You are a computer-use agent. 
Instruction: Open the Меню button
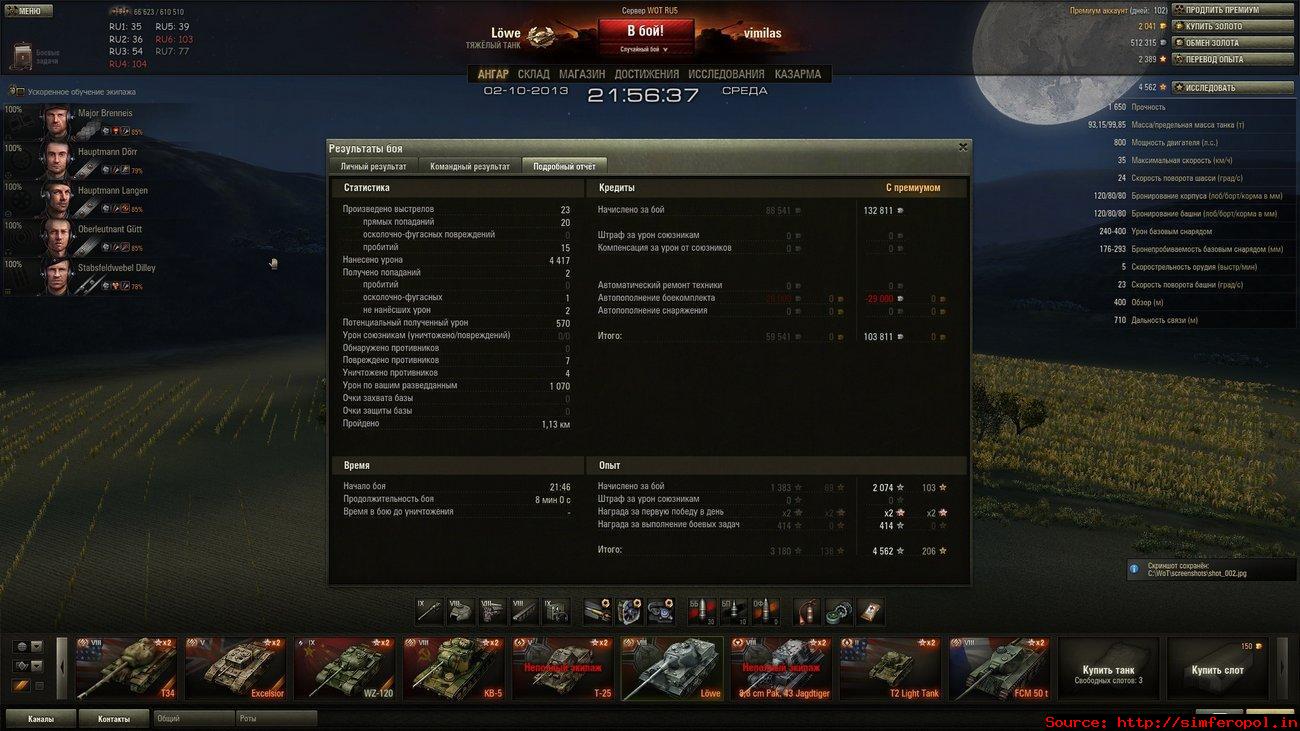pos(28,11)
